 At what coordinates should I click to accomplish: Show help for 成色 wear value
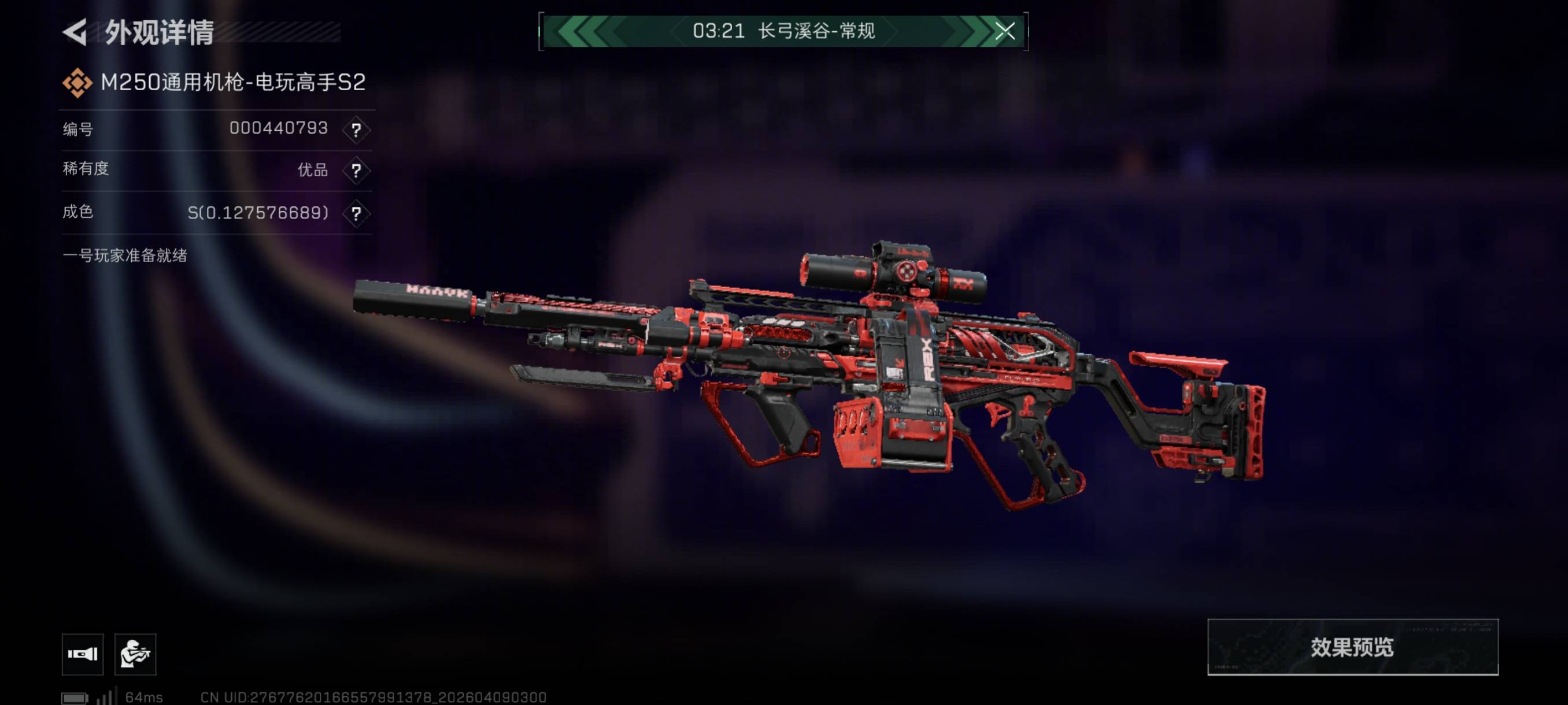tap(356, 213)
